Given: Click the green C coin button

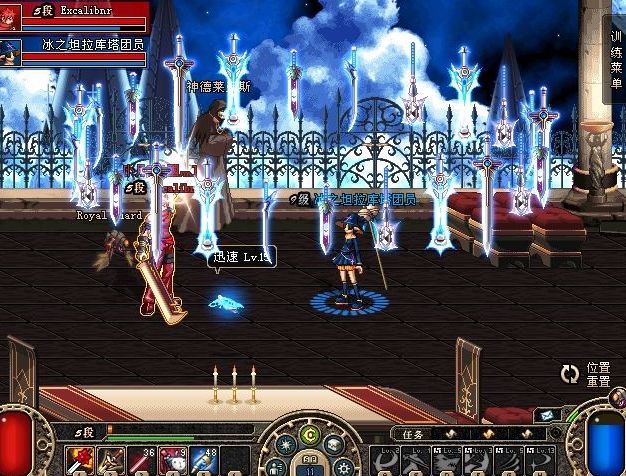Looking at the screenshot, I should click(x=310, y=434).
